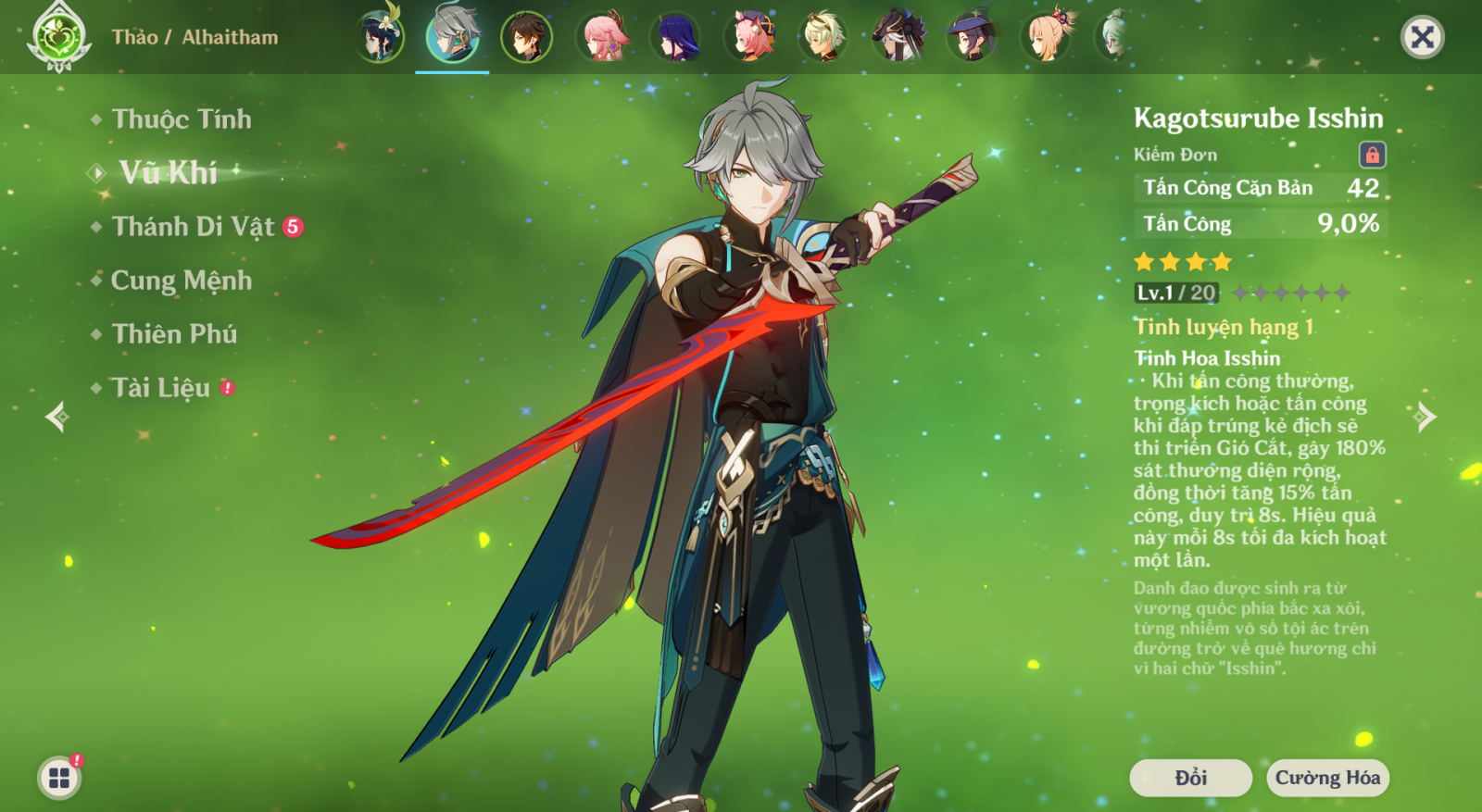Select Venti's portrait
1482x812 pixels.
[379, 37]
